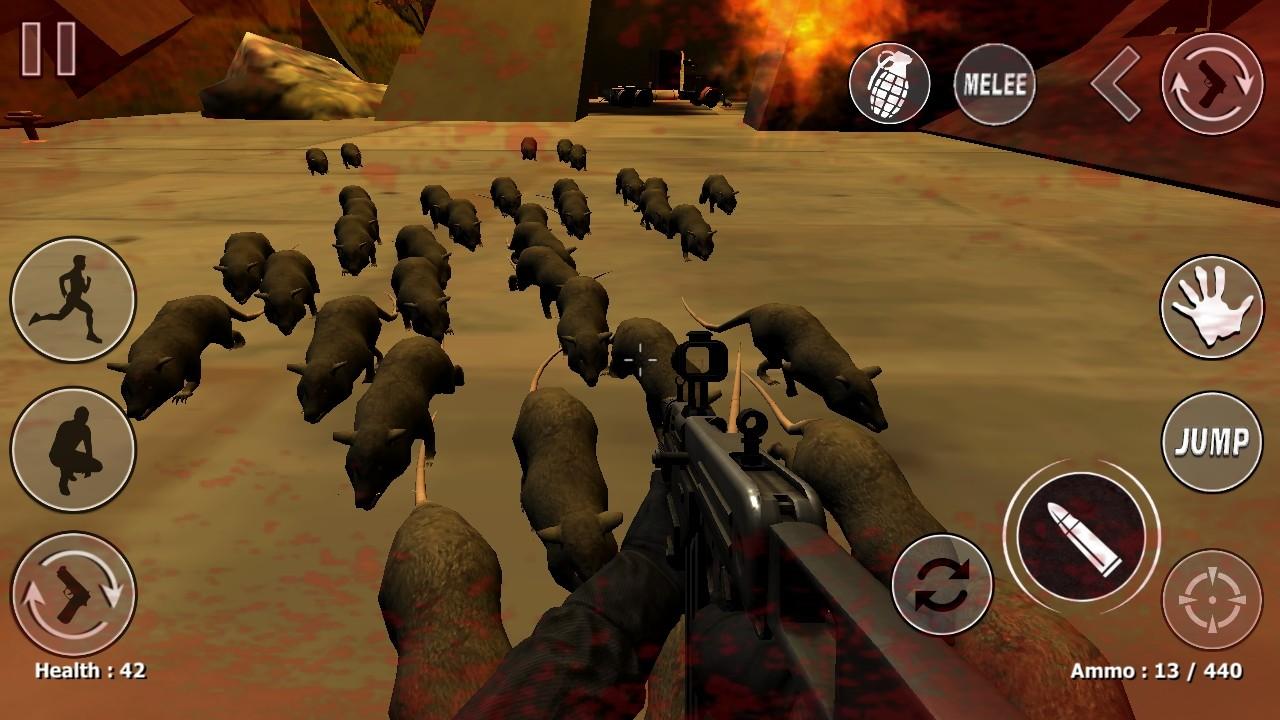Crouch using the kneeling figure button
Screen dimensions: 1280x720
73,450
